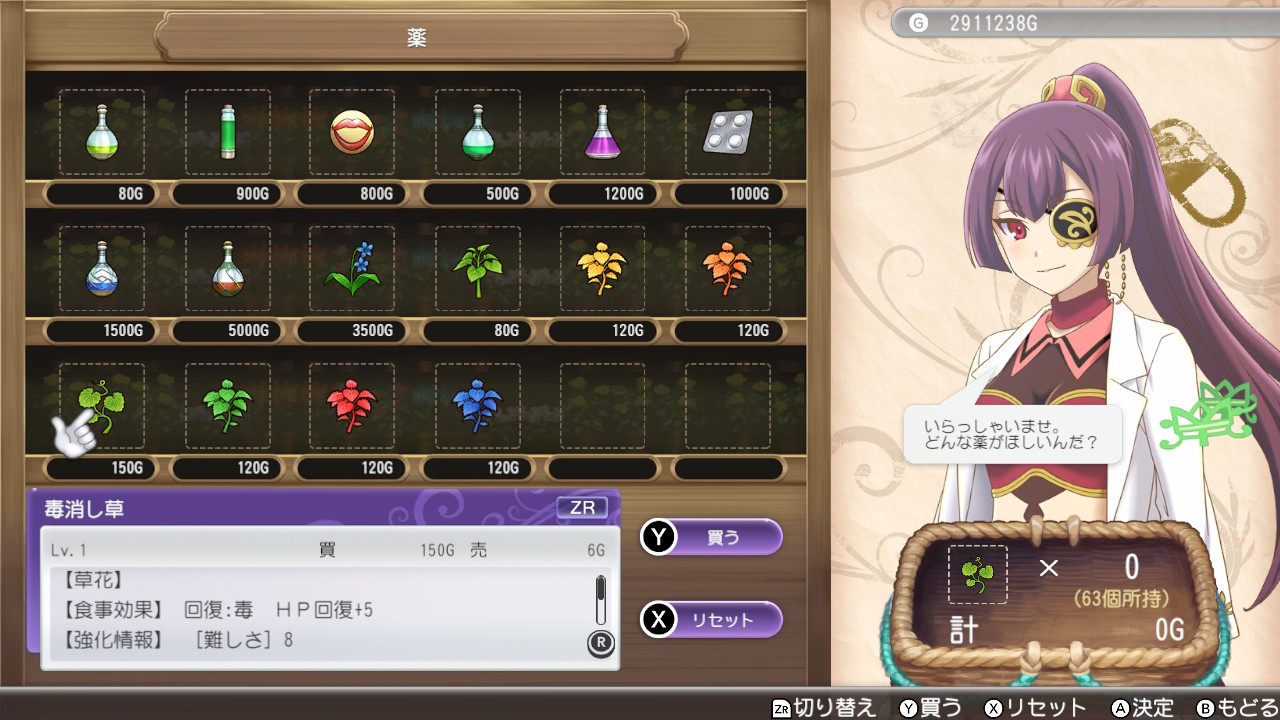Select the green leafy herb priced 120G
This screenshot has height=720, width=1280.
coord(226,407)
